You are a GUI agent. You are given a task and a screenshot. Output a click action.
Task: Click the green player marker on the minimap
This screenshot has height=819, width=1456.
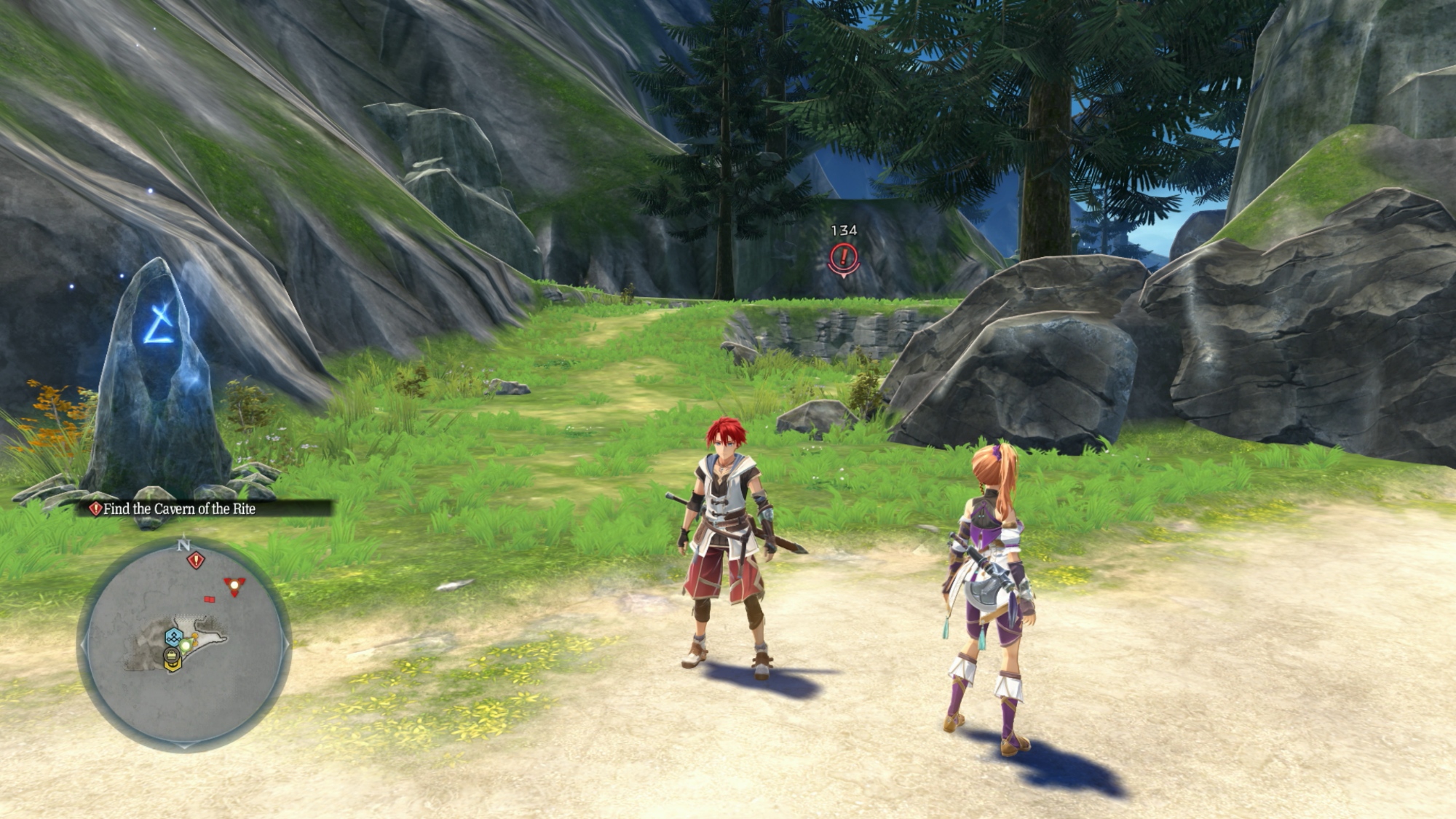tap(186, 645)
